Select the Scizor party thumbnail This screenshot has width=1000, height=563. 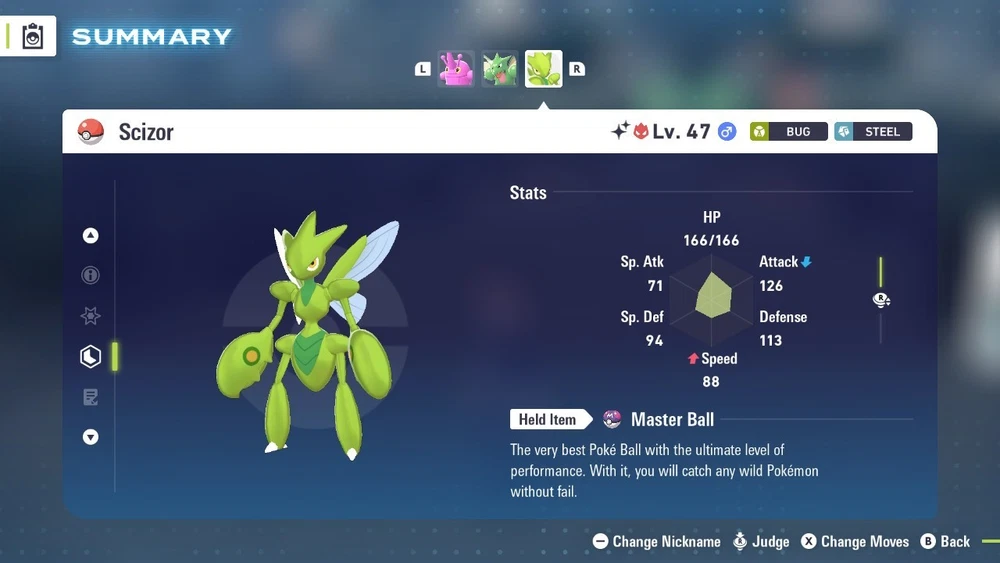pyautogui.click(x=544, y=69)
